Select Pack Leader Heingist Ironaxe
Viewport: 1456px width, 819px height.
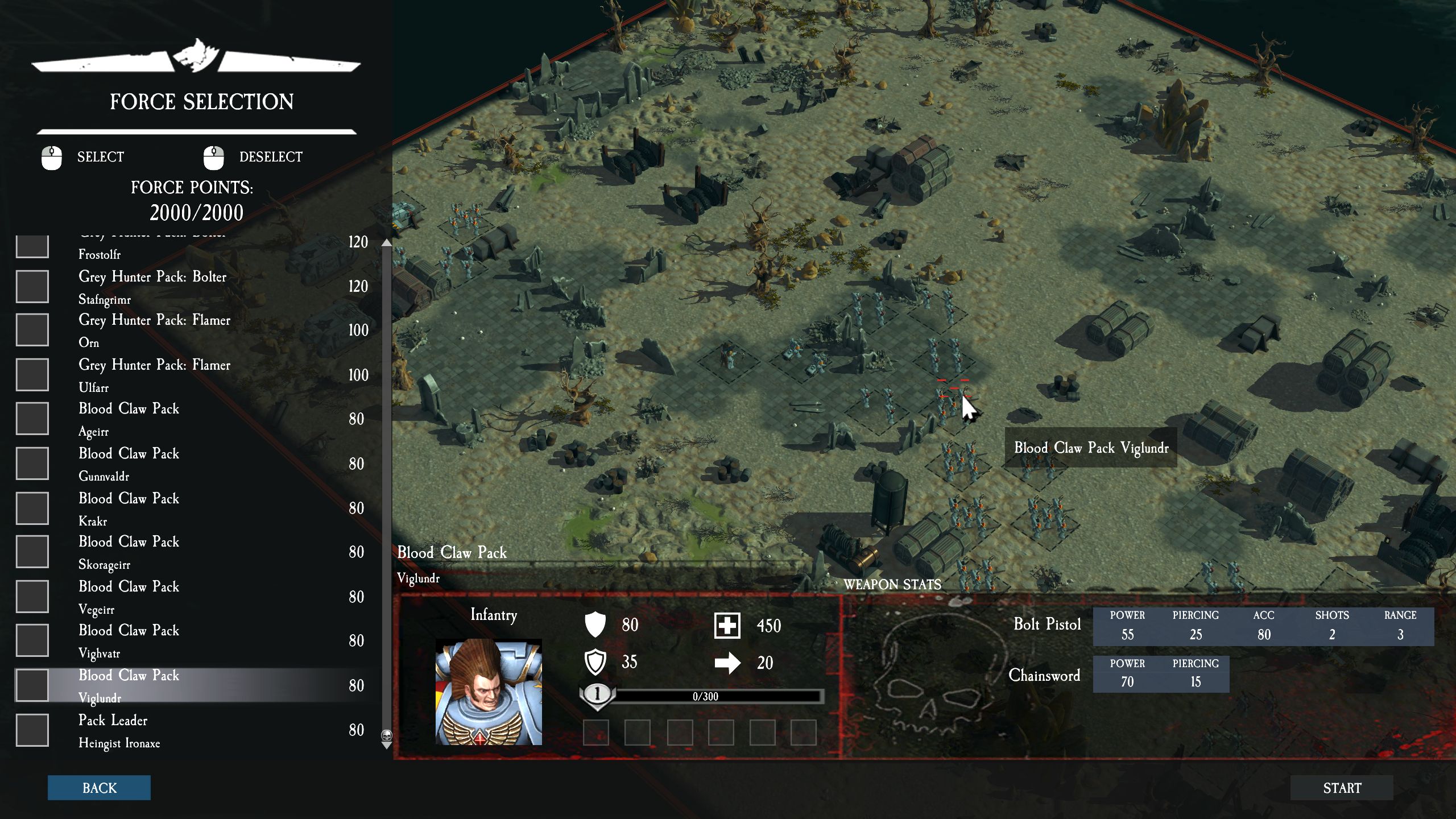(32, 730)
